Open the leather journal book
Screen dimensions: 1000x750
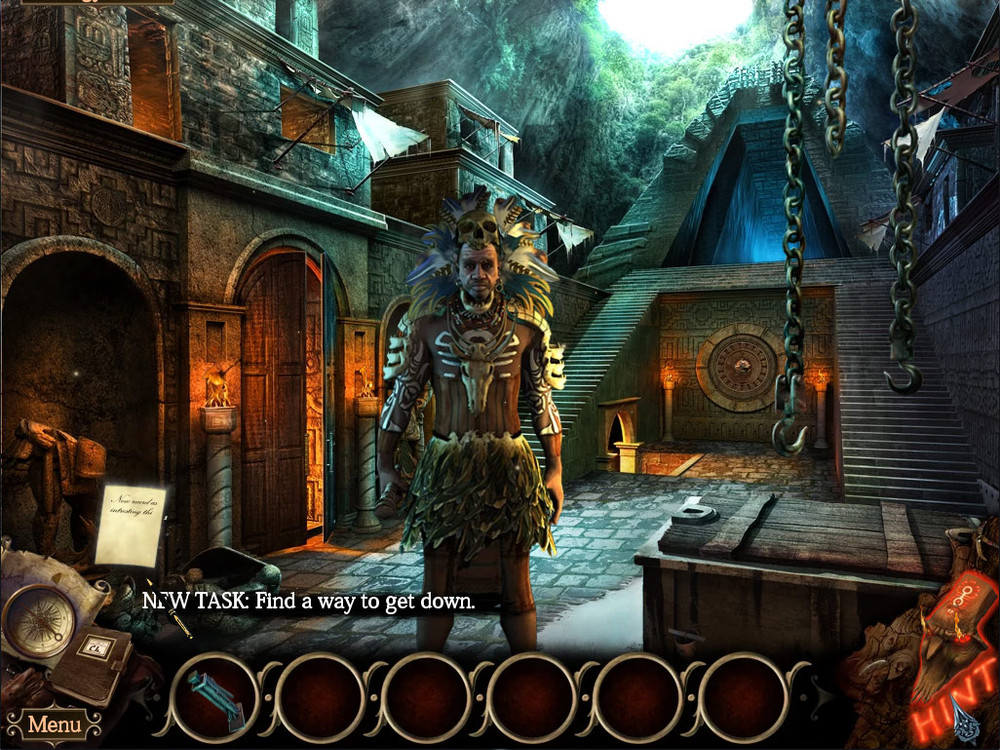(92, 662)
